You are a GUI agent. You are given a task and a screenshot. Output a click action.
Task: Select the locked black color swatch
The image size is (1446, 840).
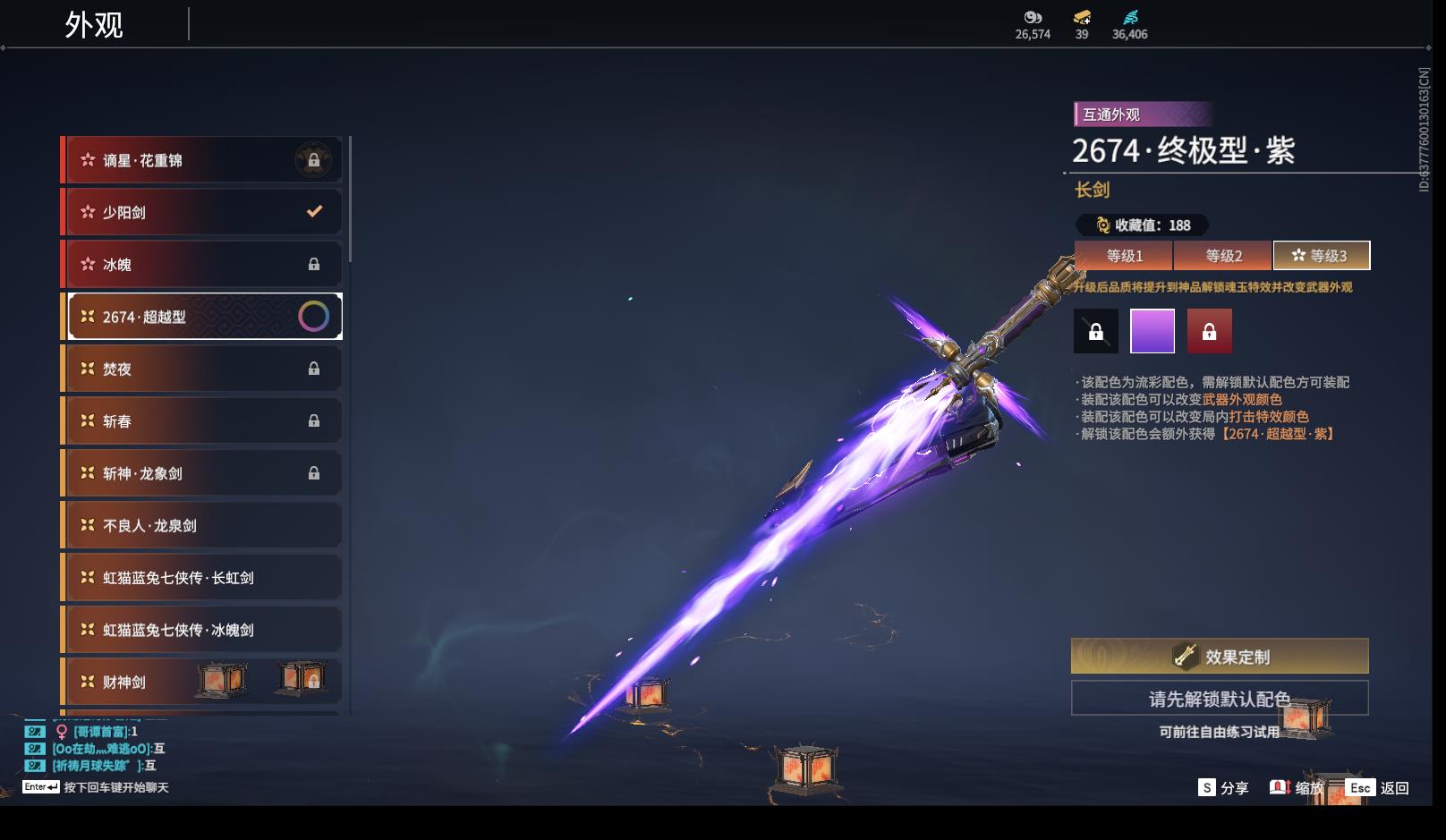coord(1096,332)
